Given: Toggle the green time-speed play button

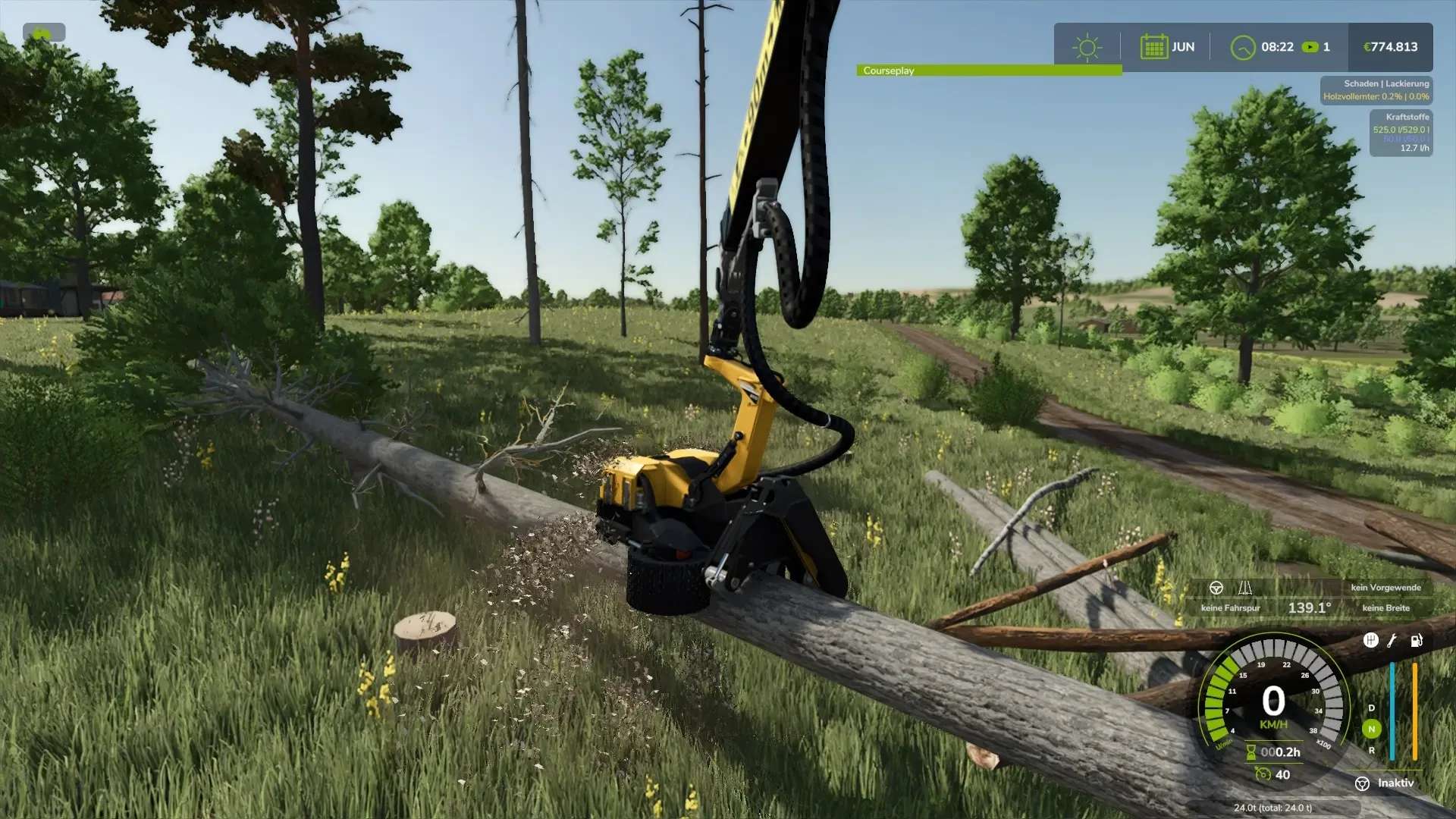Looking at the screenshot, I should coord(1310,47).
